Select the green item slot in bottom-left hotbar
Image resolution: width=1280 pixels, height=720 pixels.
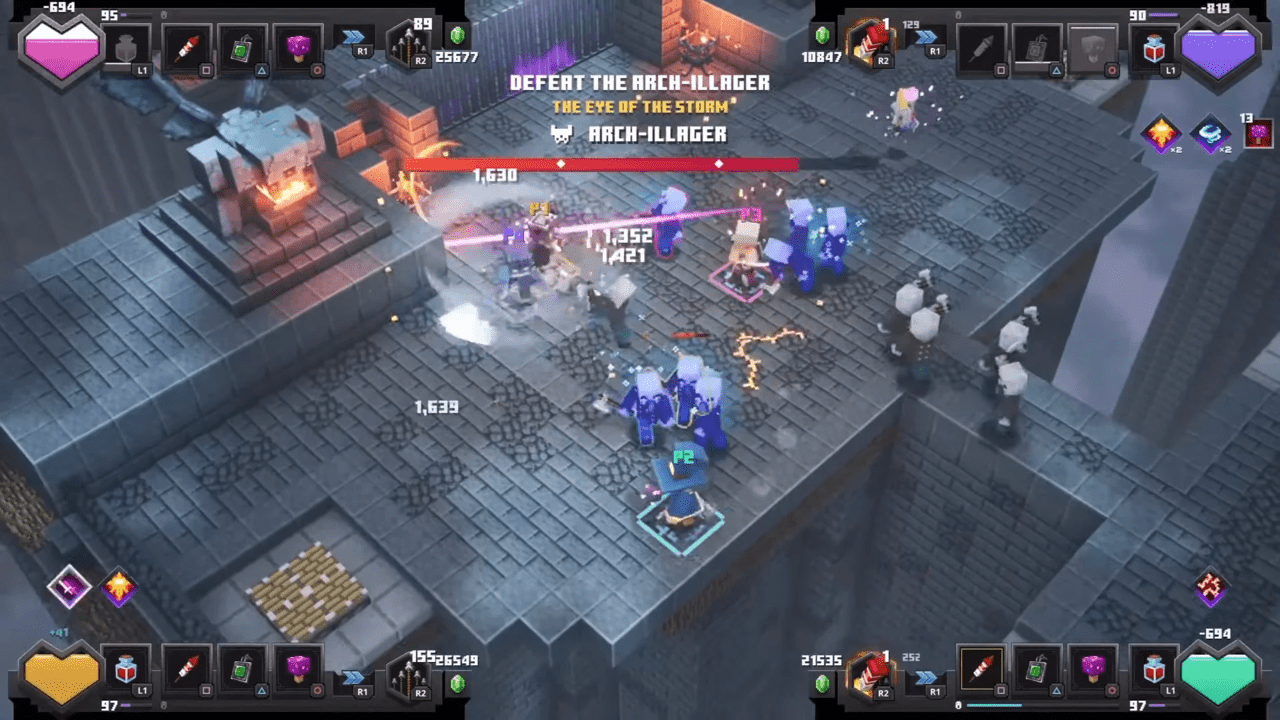tap(242, 672)
